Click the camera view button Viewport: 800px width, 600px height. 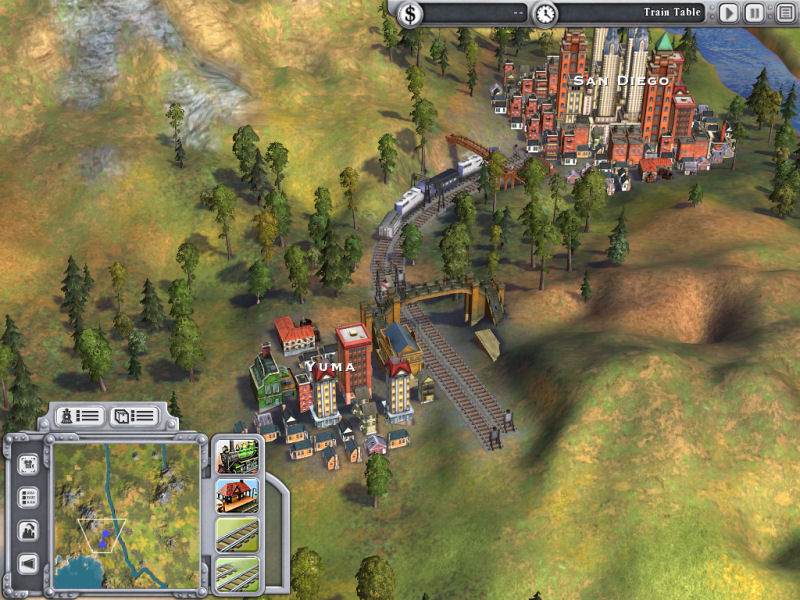pos(28,563)
